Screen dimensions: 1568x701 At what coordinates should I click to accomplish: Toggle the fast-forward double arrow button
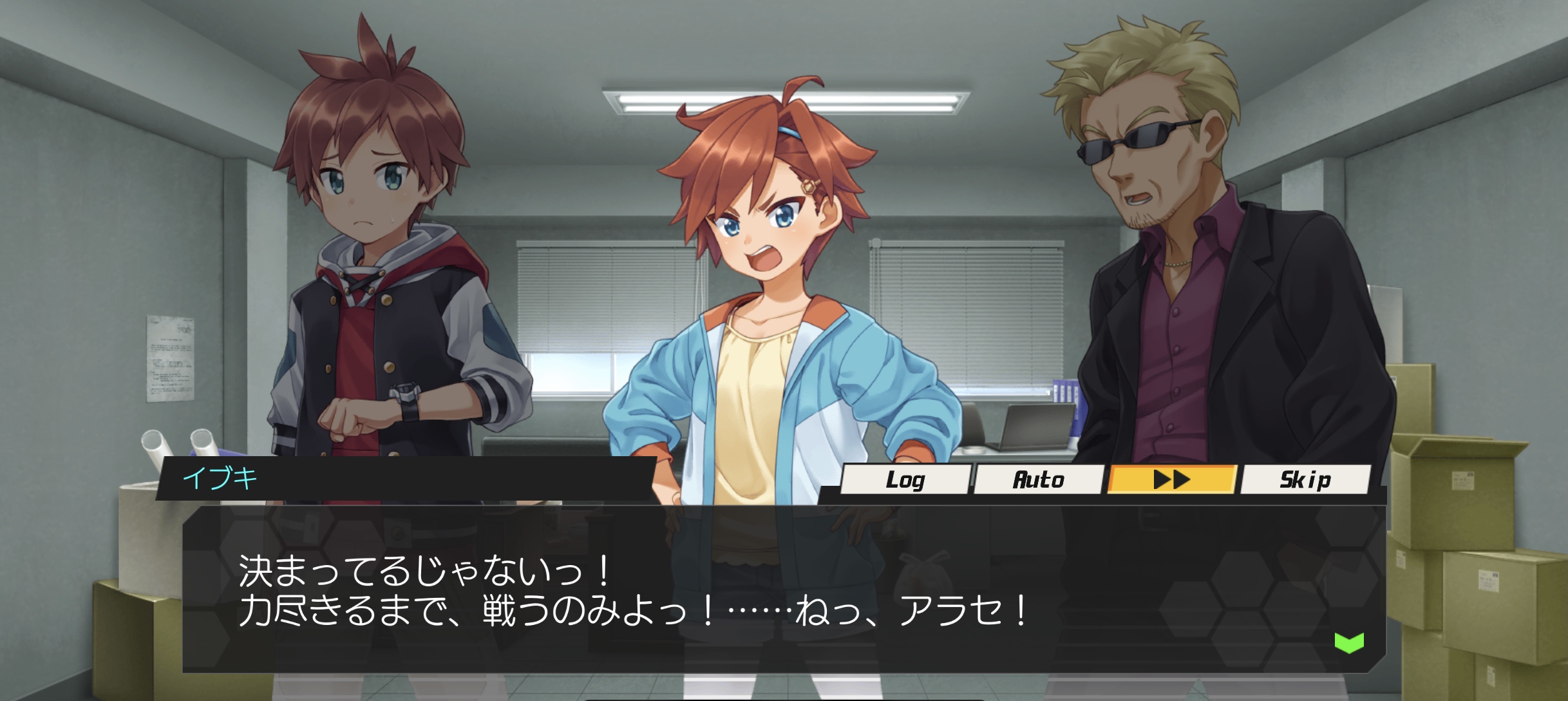click(x=1171, y=480)
